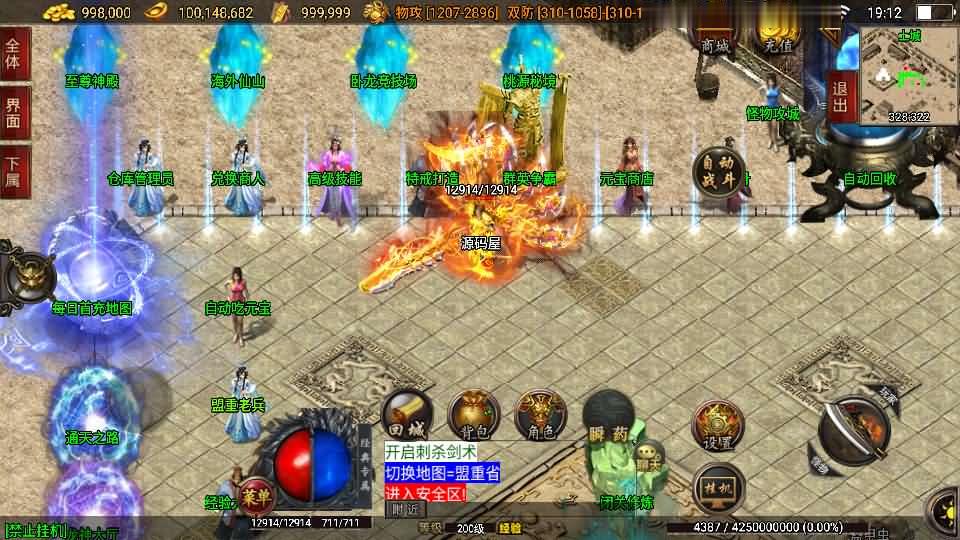Open the 背包 backpack

coord(474,414)
